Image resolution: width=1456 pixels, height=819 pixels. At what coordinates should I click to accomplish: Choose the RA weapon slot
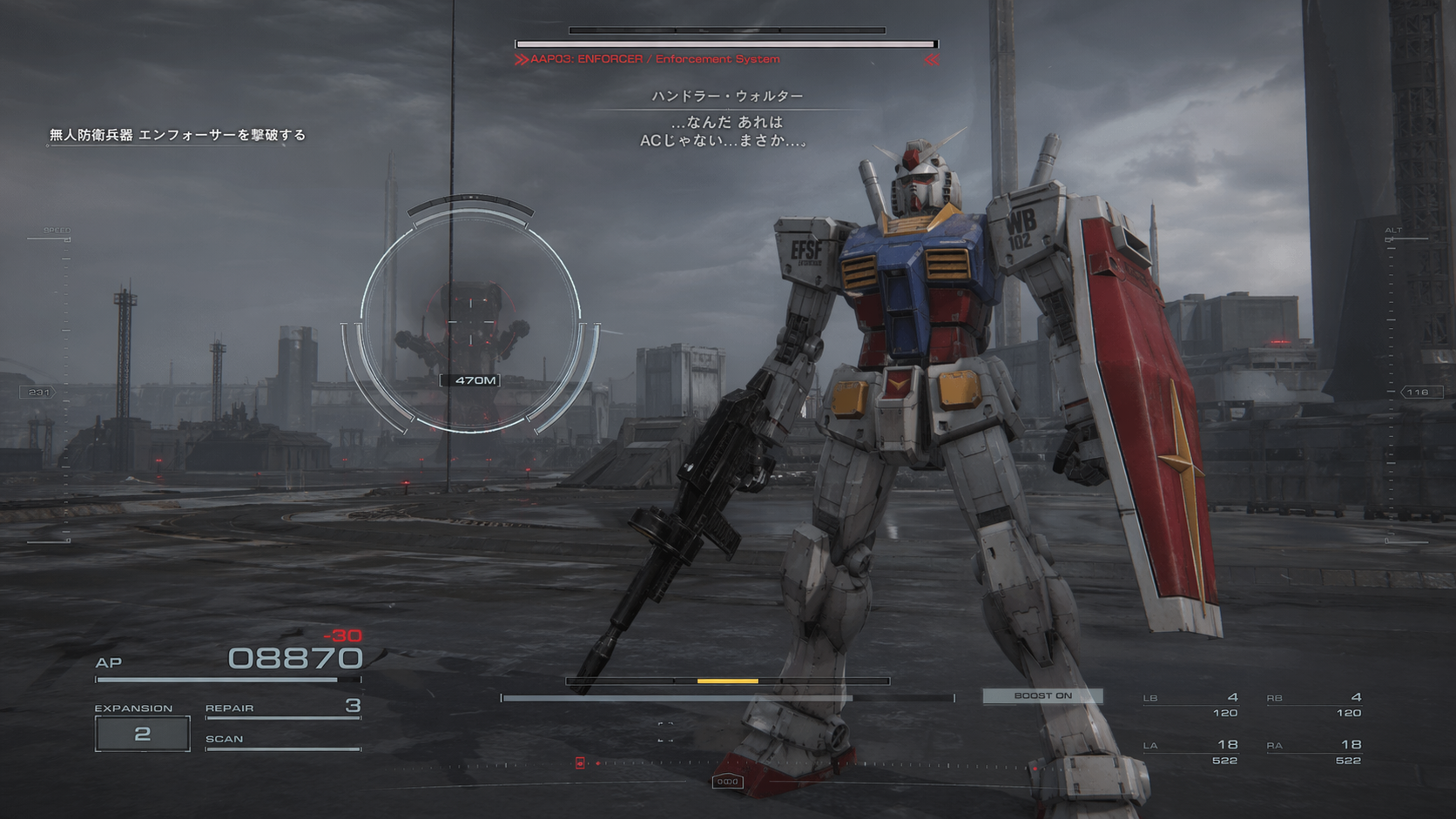(1315, 751)
